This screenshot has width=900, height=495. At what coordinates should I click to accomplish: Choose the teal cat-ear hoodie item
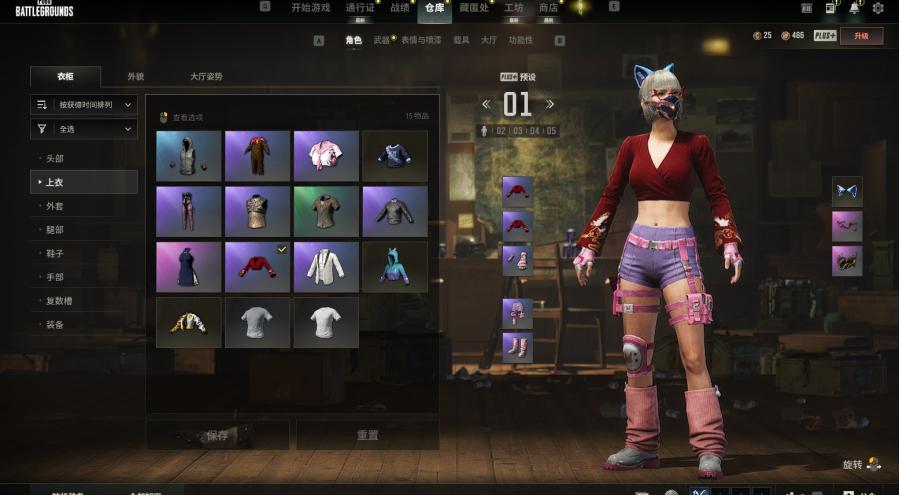click(x=394, y=267)
